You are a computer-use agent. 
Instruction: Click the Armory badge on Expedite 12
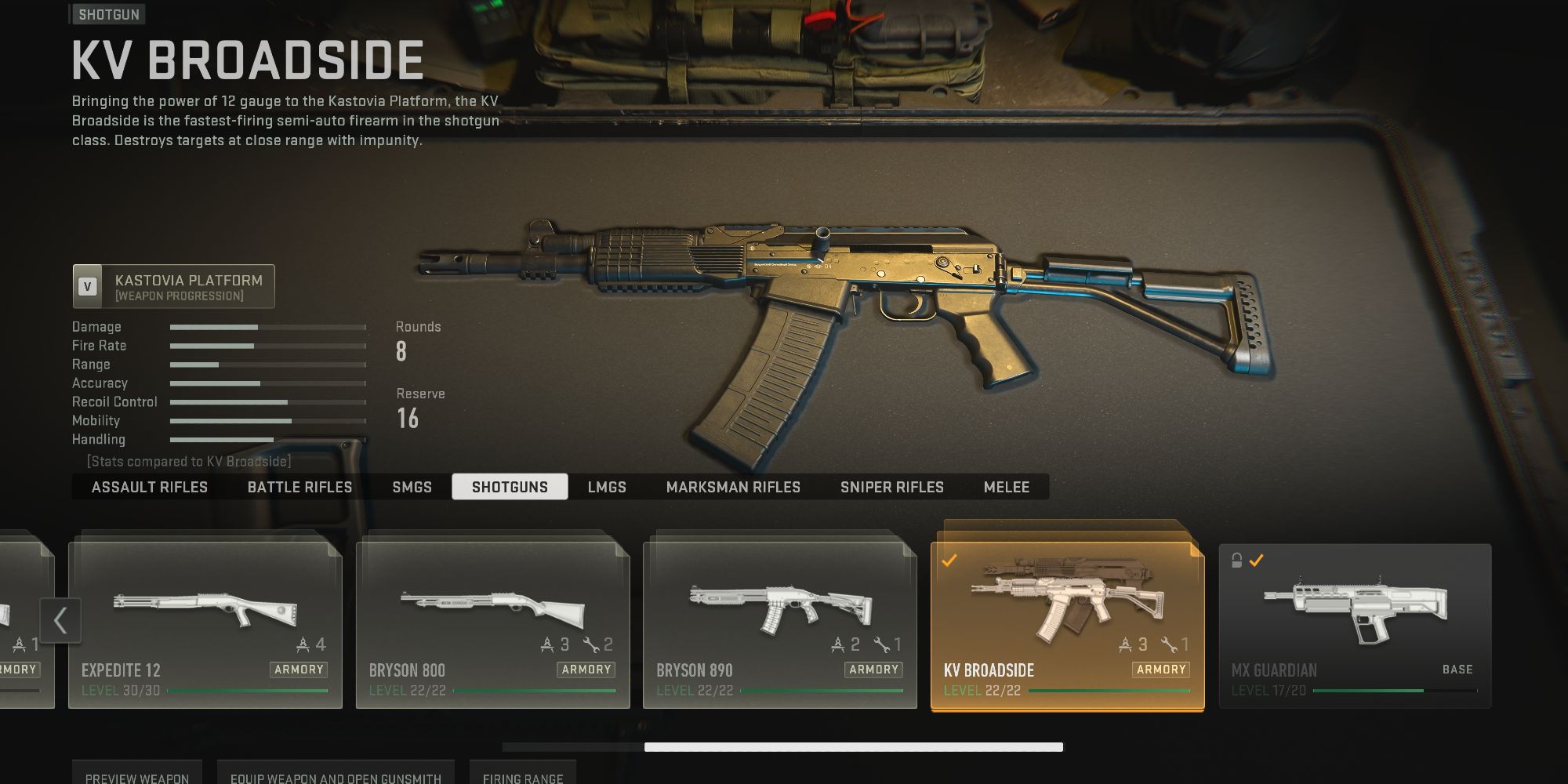click(x=300, y=670)
